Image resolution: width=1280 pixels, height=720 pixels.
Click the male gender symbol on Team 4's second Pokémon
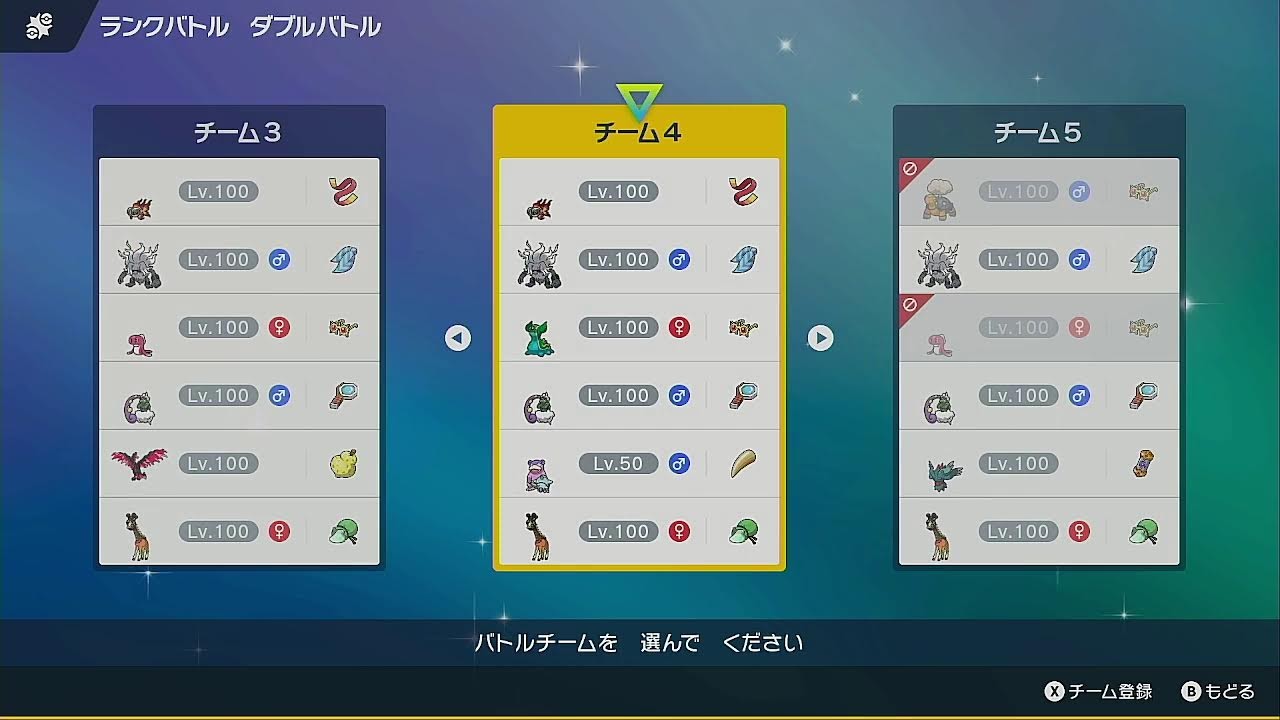pyautogui.click(x=679, y=259)
